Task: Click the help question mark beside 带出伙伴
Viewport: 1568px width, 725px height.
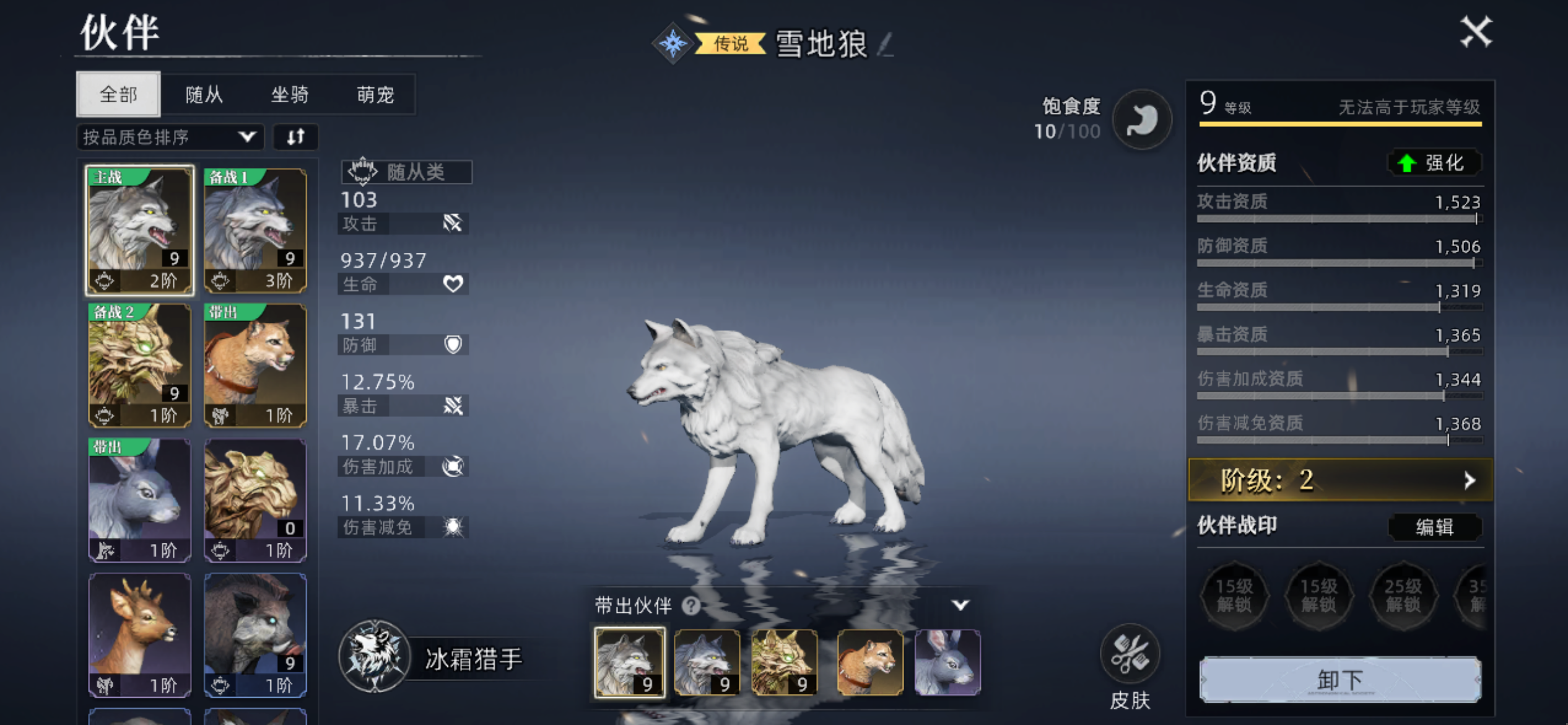Action: 691,607
